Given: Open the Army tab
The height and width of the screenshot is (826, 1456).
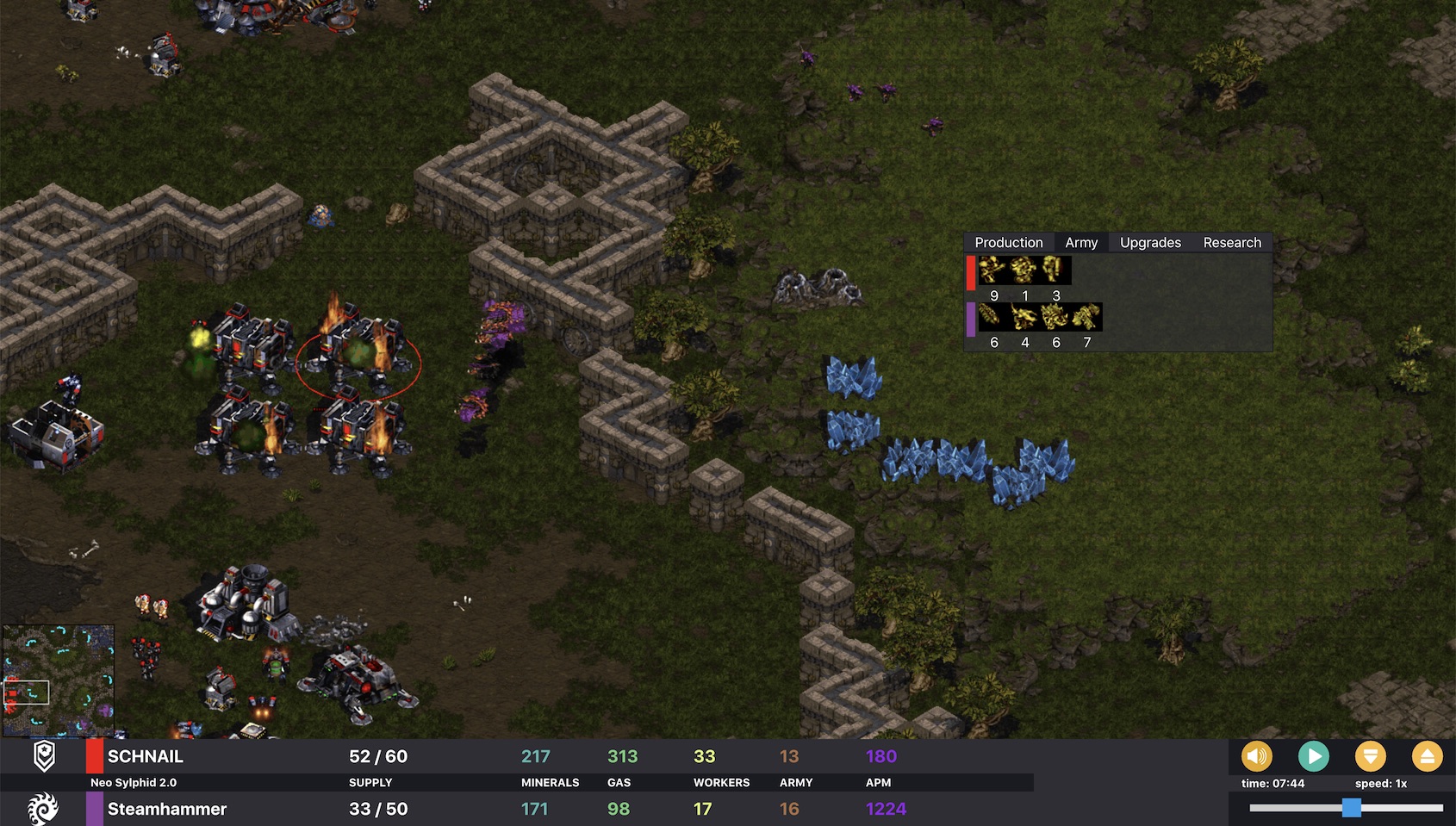Looking at the screenshot, I should pyautogui.click(x=1080, y=243).
